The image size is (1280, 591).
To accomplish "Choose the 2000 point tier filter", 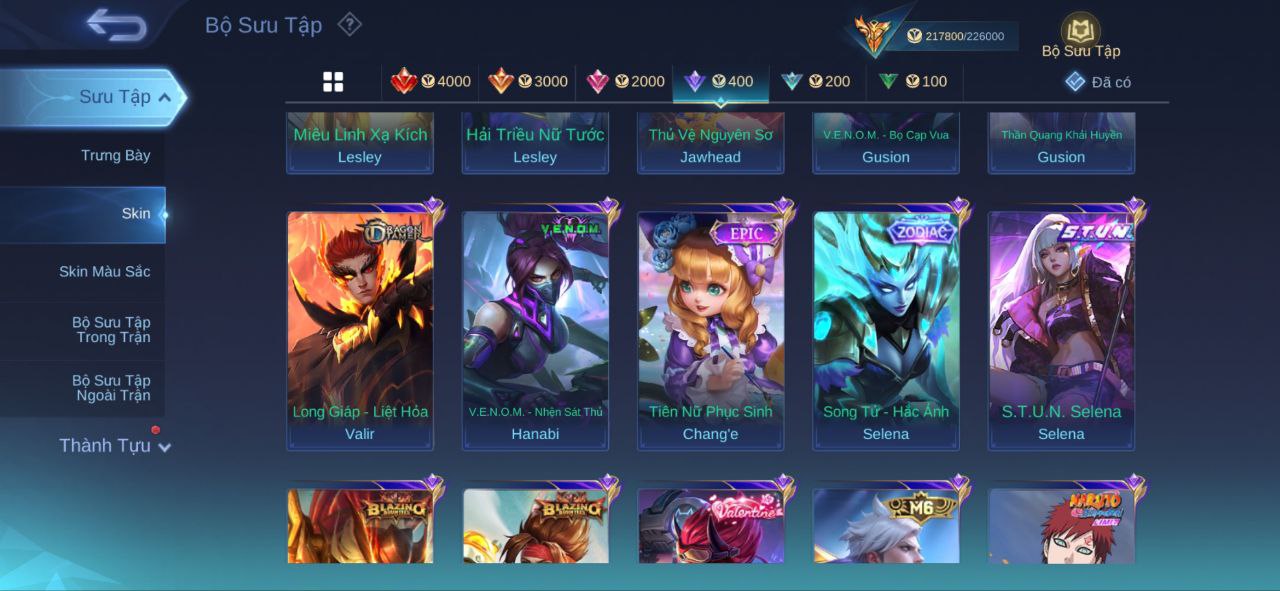I will click(x=625, y=82).
